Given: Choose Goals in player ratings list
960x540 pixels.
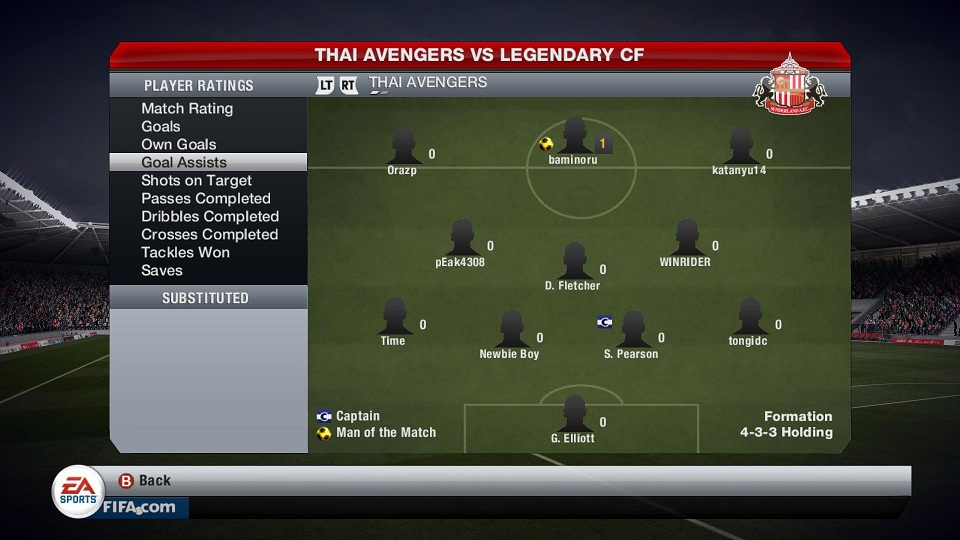Looking at the screenshot, I should tap(161, 126).
